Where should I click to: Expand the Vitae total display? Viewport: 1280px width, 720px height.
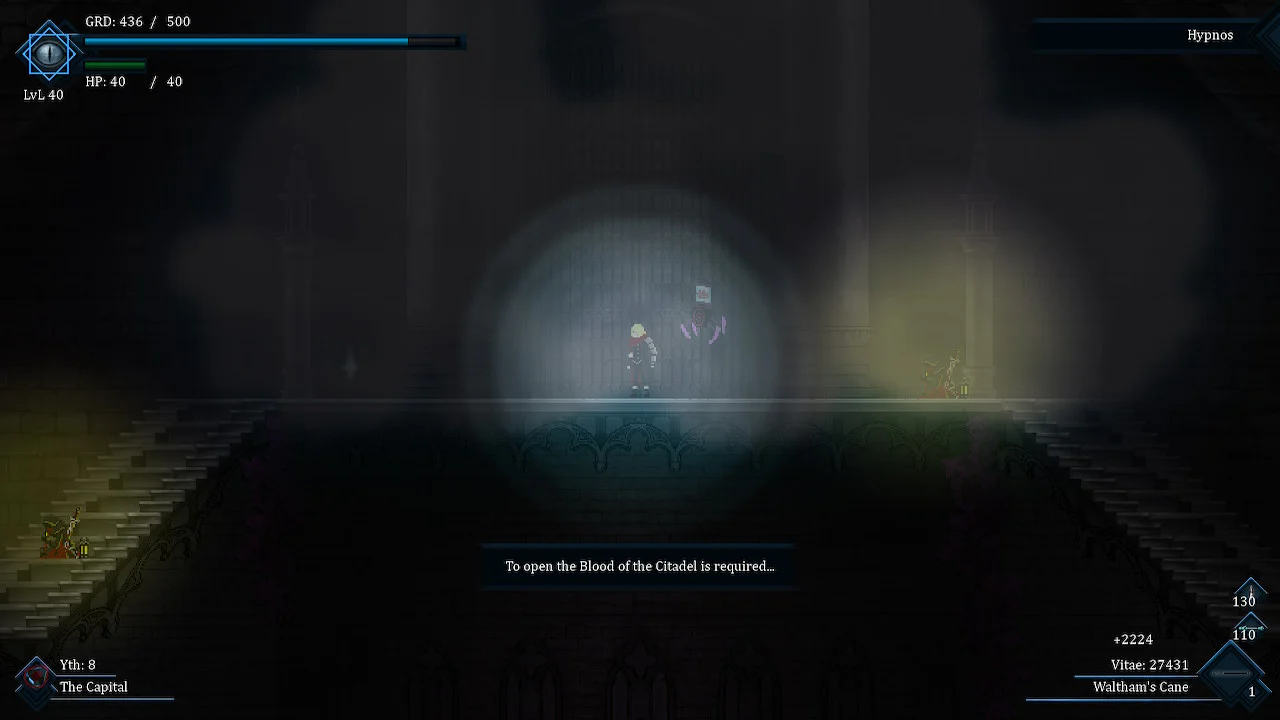click(x=1149, y=664)
